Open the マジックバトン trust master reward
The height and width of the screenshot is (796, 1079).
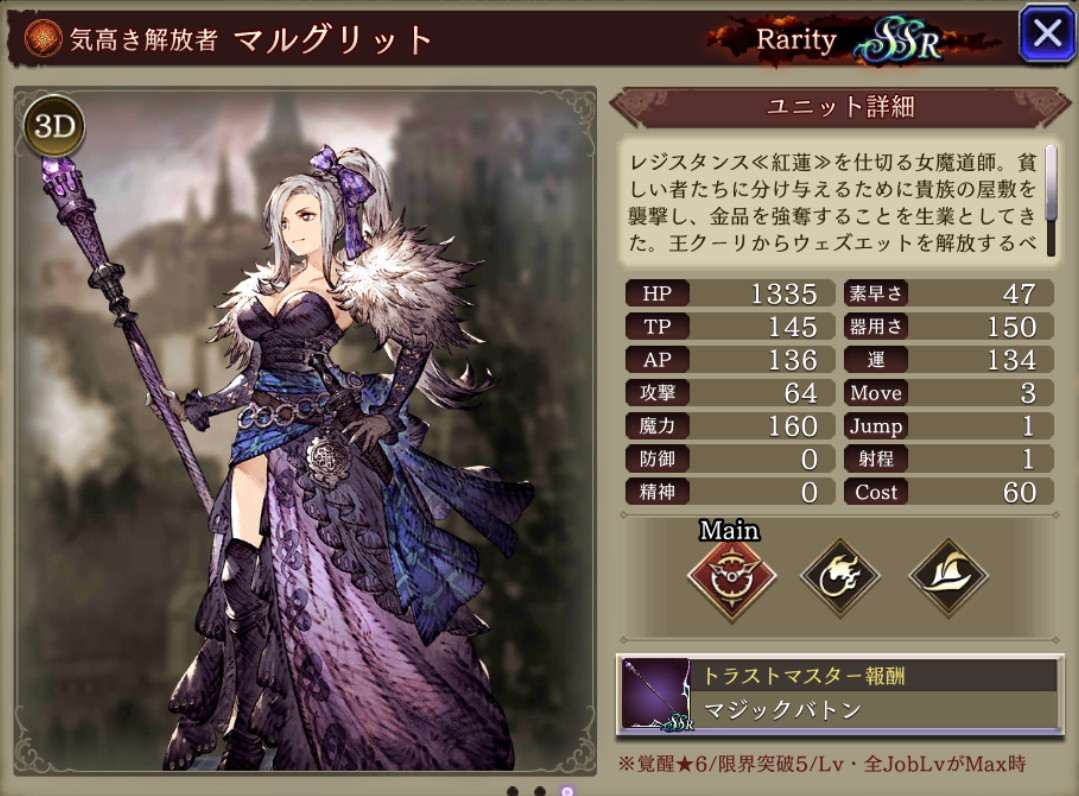click(x=840, y=694)
